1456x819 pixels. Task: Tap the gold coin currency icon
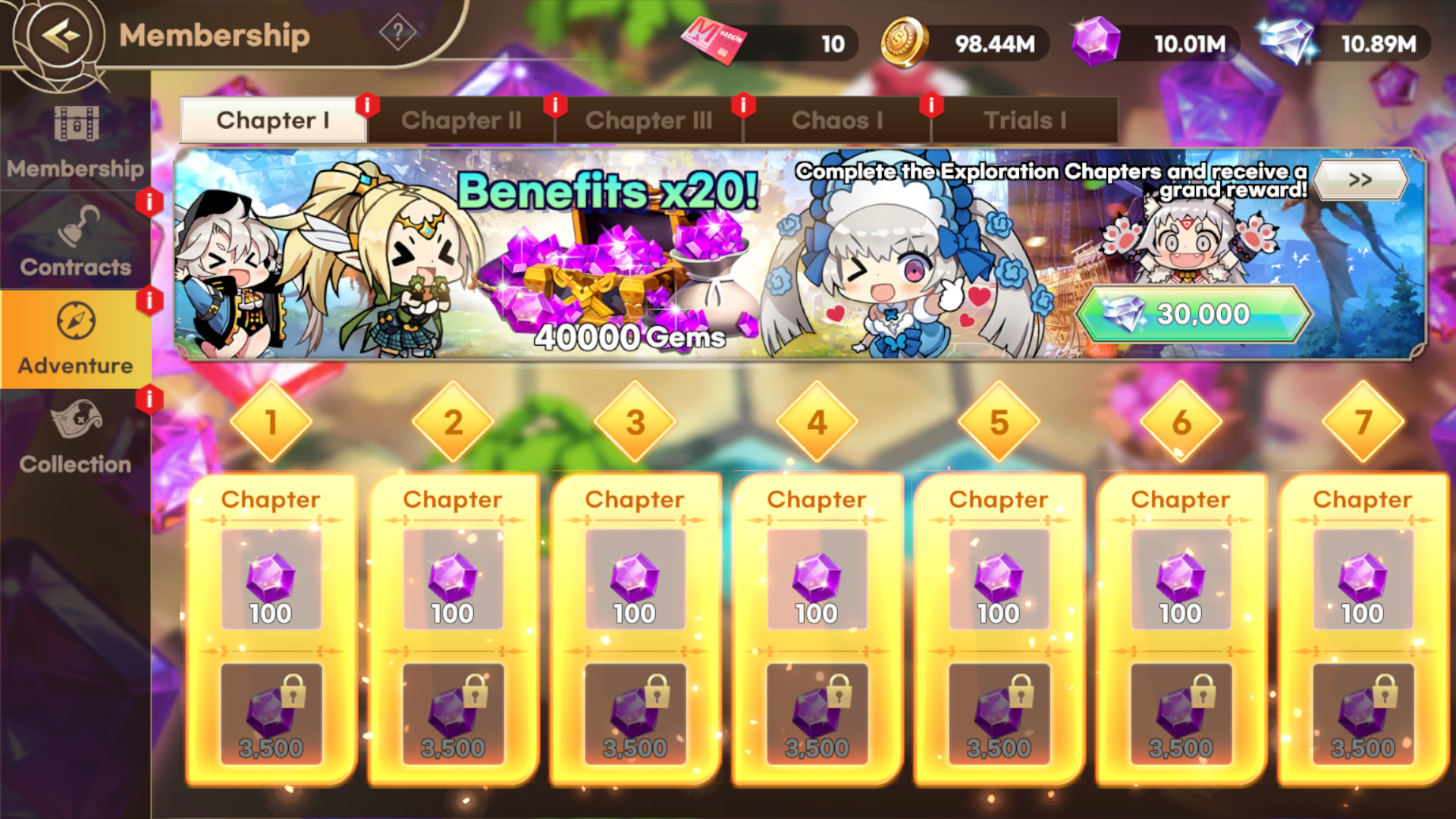(904, 42)
